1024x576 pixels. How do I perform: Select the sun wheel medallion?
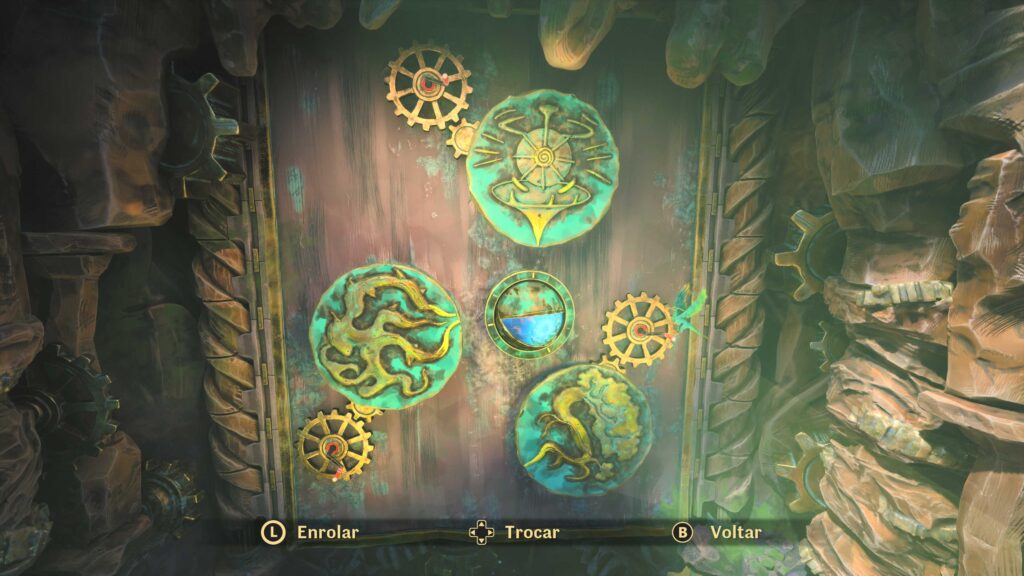tap(541, 164)
